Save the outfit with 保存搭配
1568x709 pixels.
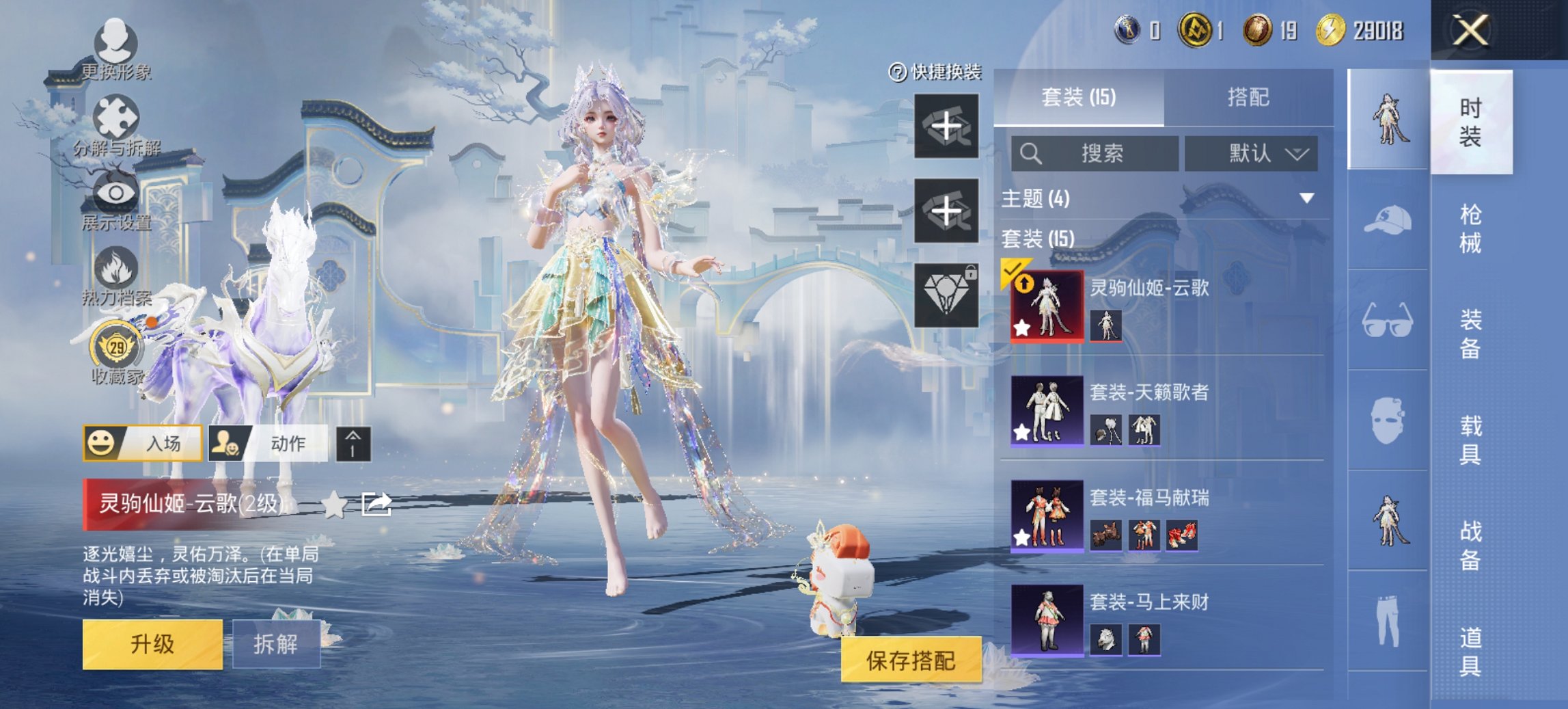click(911, 660)
